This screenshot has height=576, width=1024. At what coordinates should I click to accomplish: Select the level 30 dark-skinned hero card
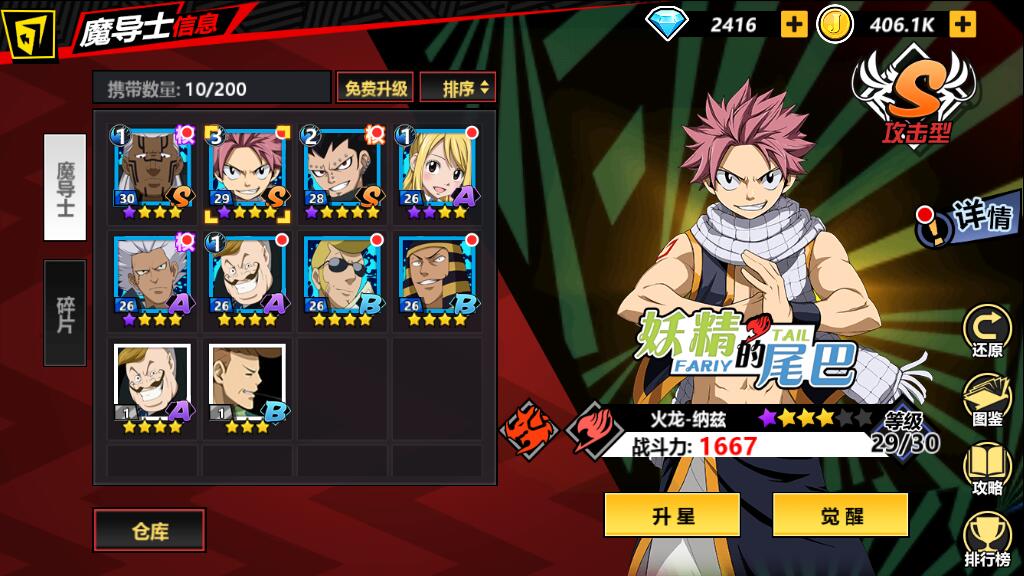coord(152,172)
